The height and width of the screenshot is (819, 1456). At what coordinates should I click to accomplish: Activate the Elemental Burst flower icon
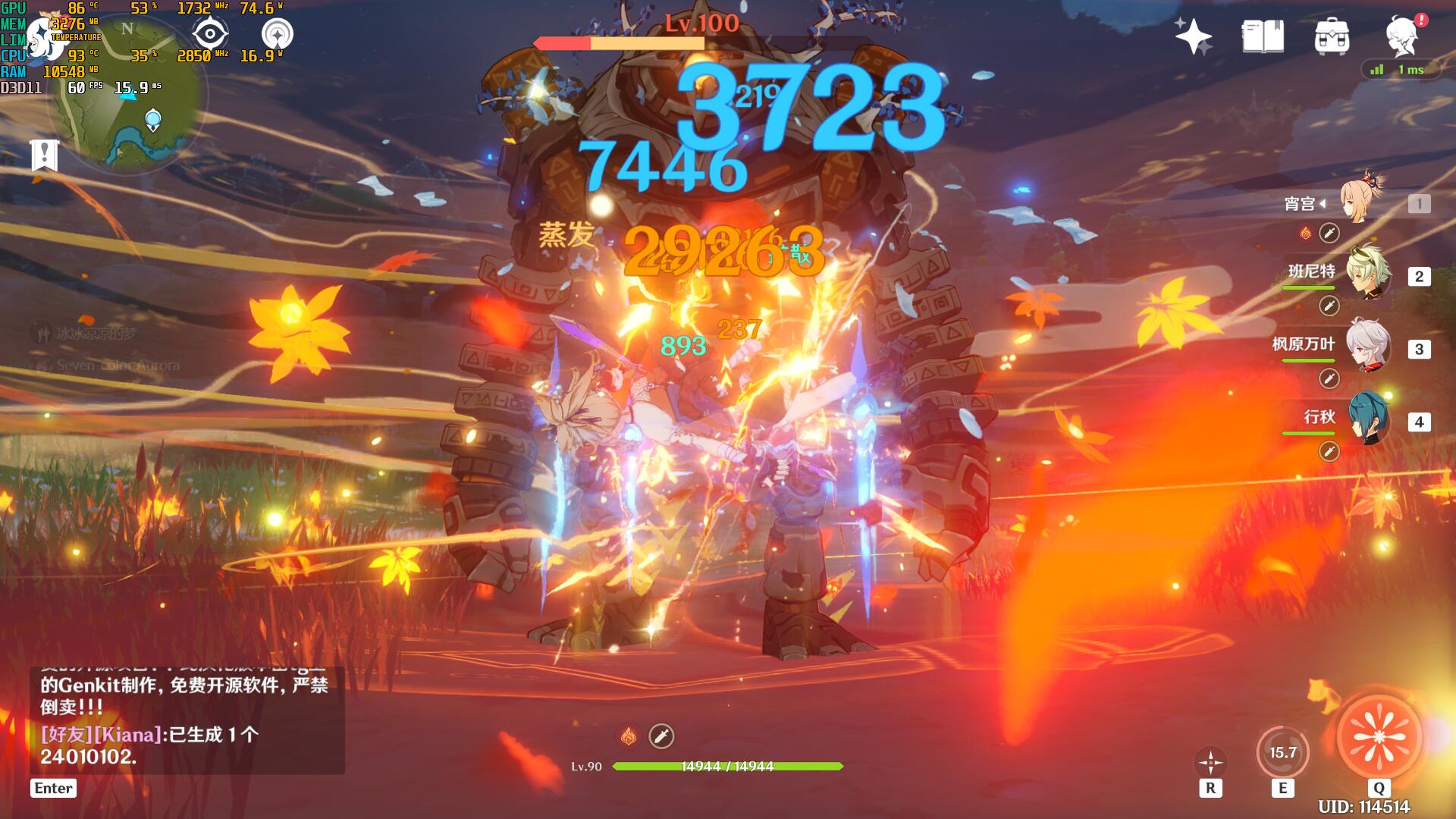1379,736
